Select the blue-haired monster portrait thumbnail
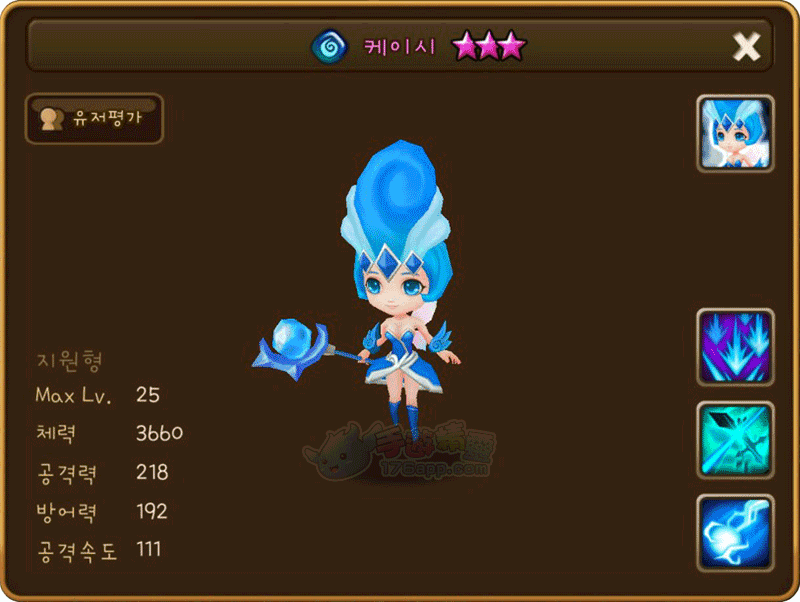Screen dimensions: 800x602 [x=735, y=134]
